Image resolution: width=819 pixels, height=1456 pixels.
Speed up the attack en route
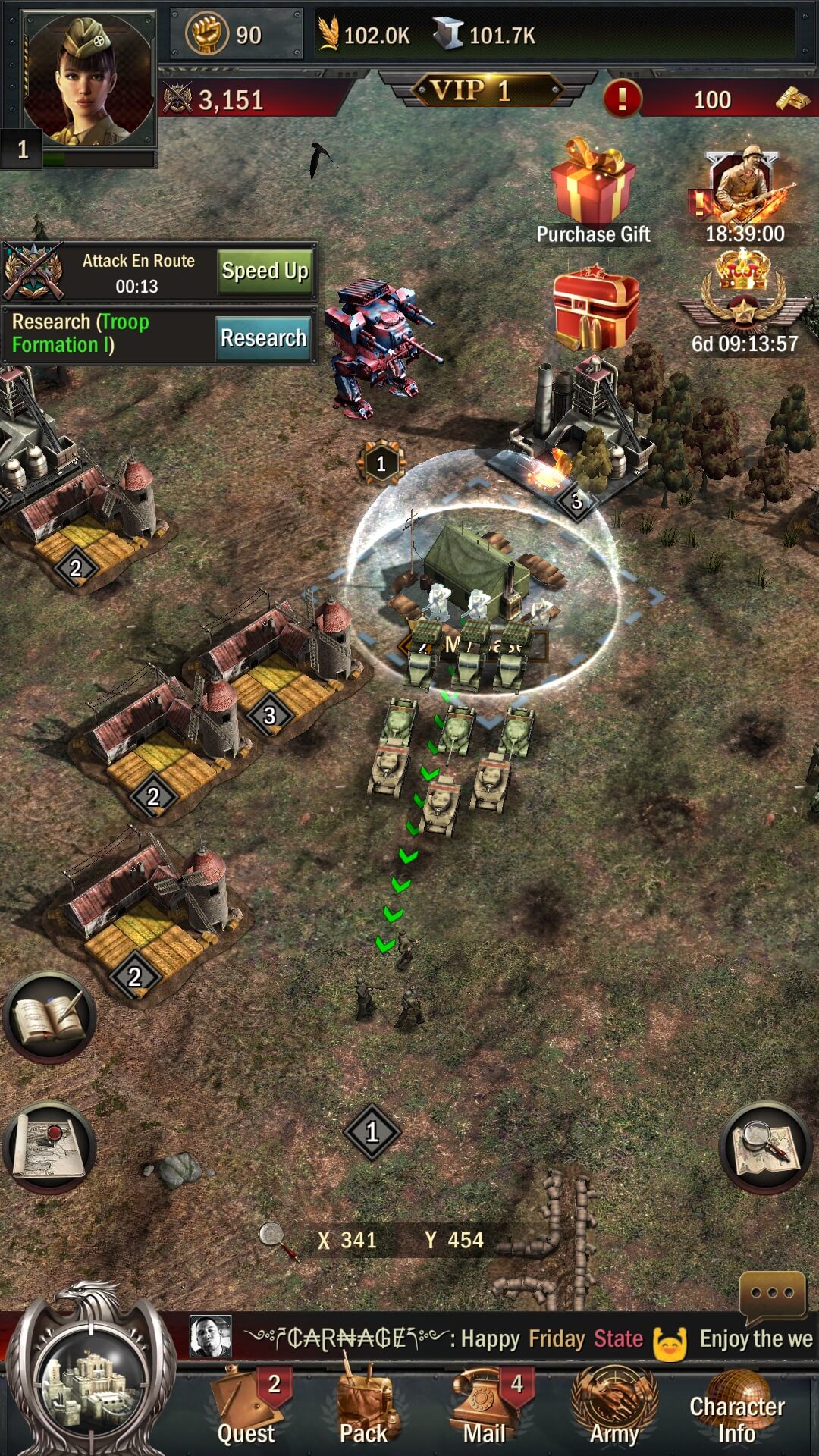(x=265, y=271)
